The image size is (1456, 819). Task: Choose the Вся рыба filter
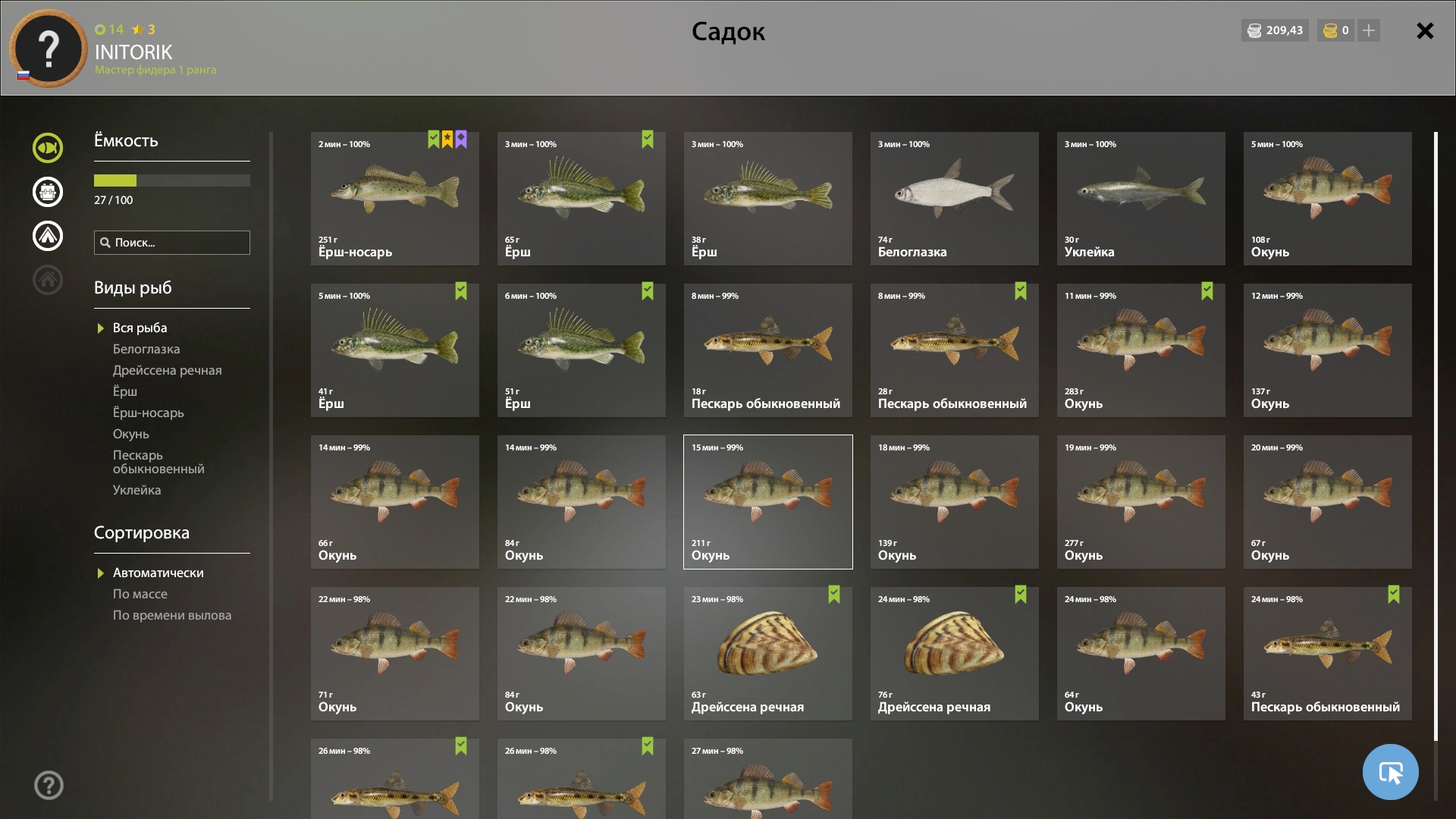coord(140,328)
